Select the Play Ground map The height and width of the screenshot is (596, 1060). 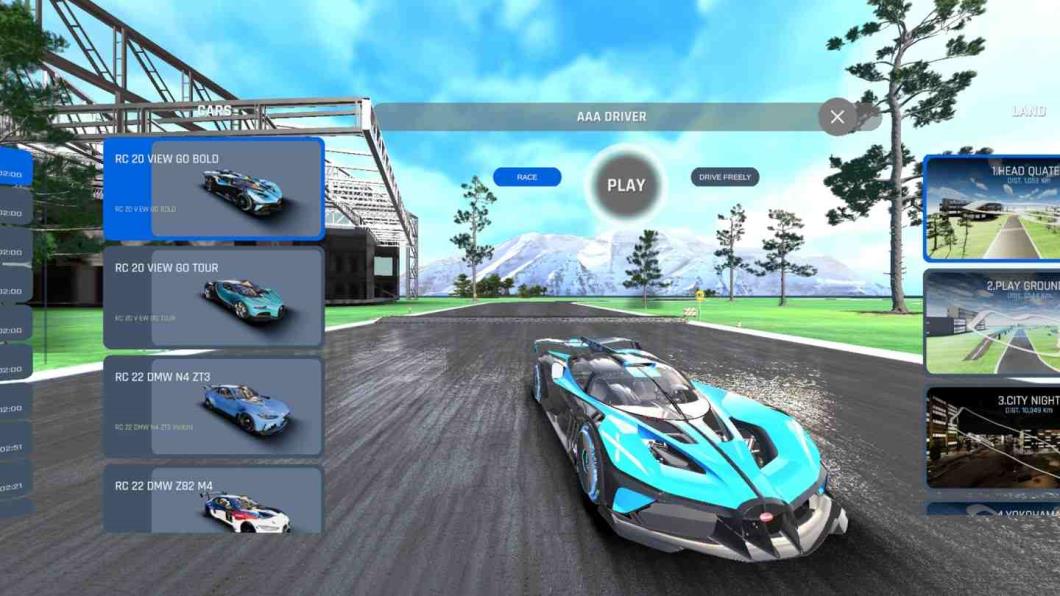[x=992, y=321]
